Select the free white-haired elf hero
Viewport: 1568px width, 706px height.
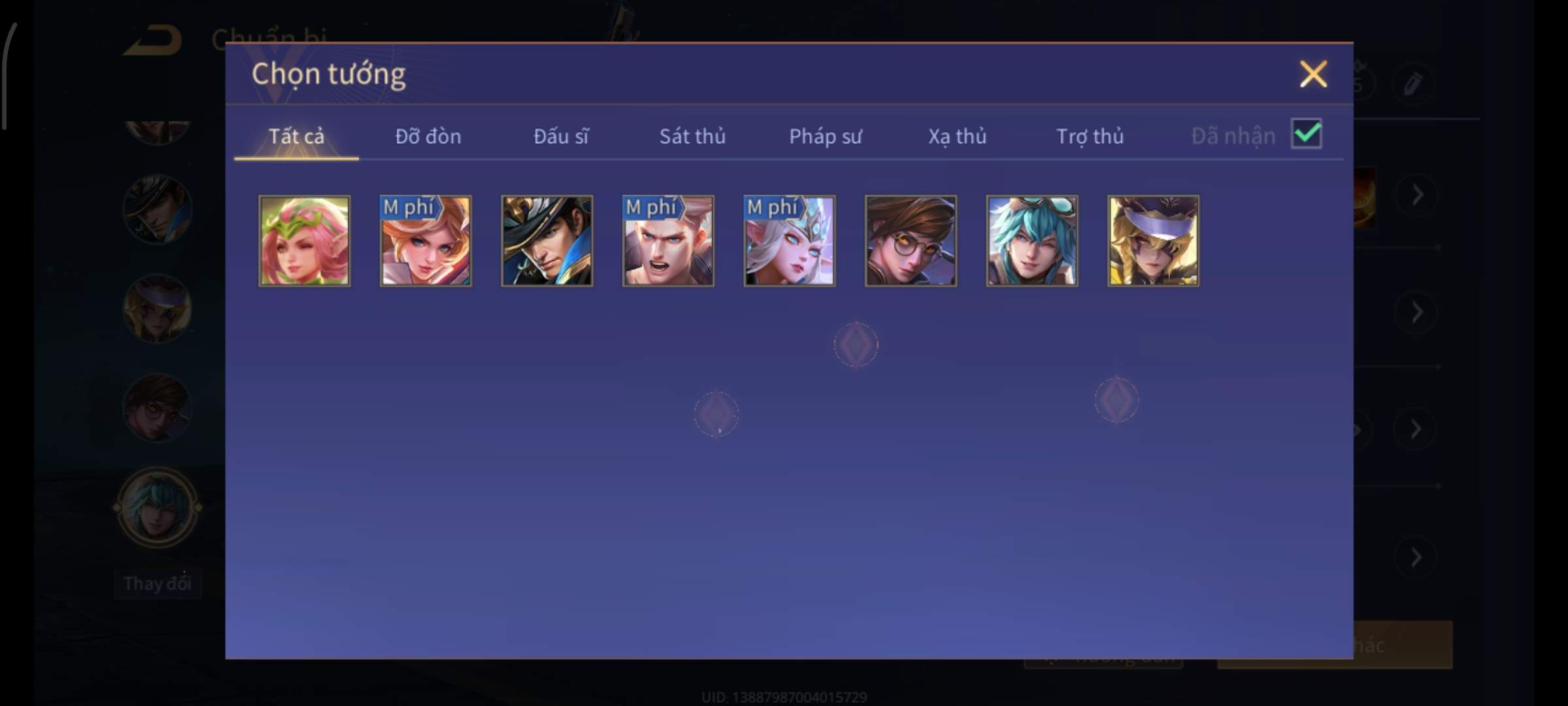pyautogui.click(x=789, y=241)
